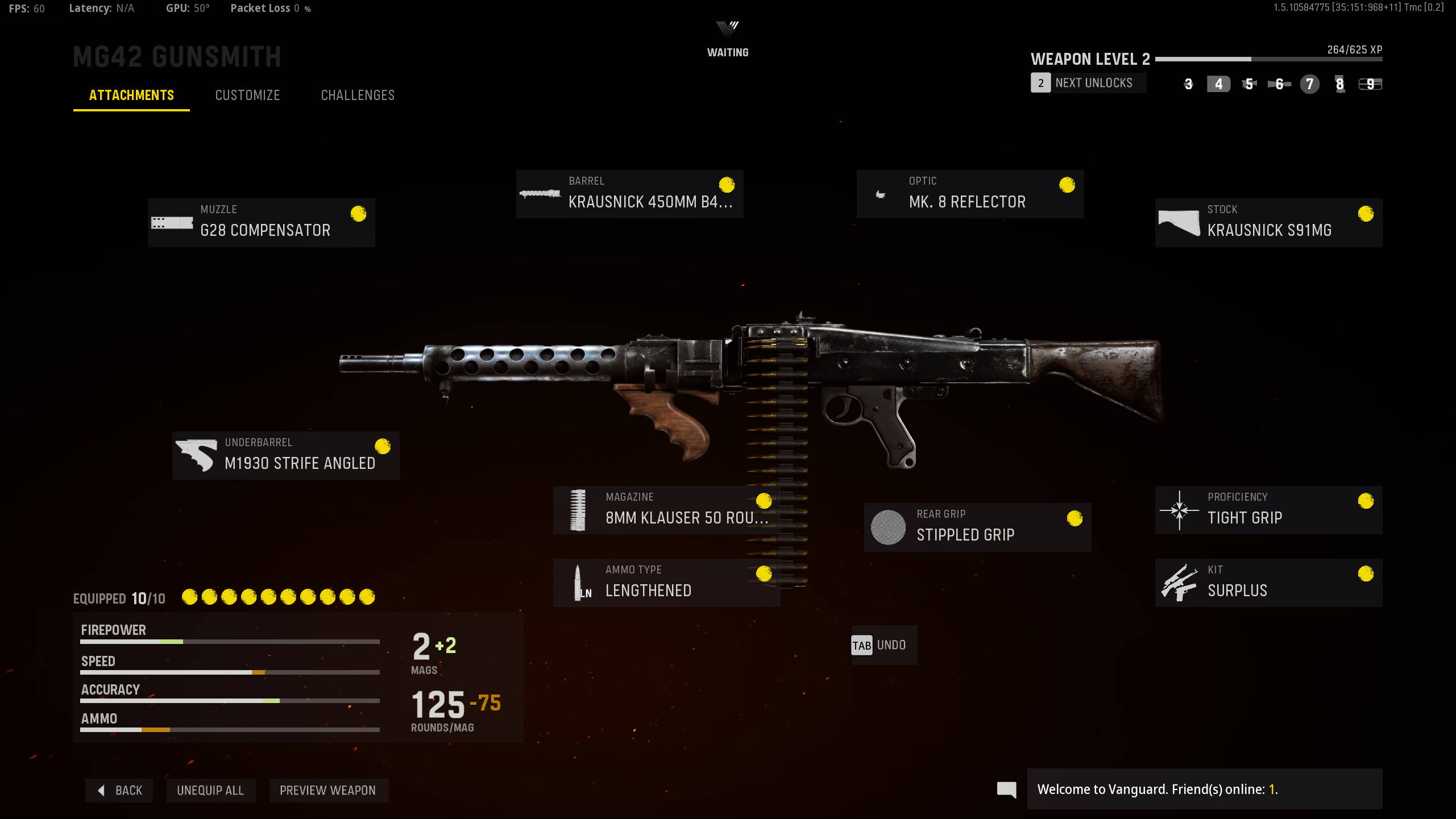This screenshot has height=819, width=1456.
Task: Open the Challenges tab
Action: click(357, 95)
